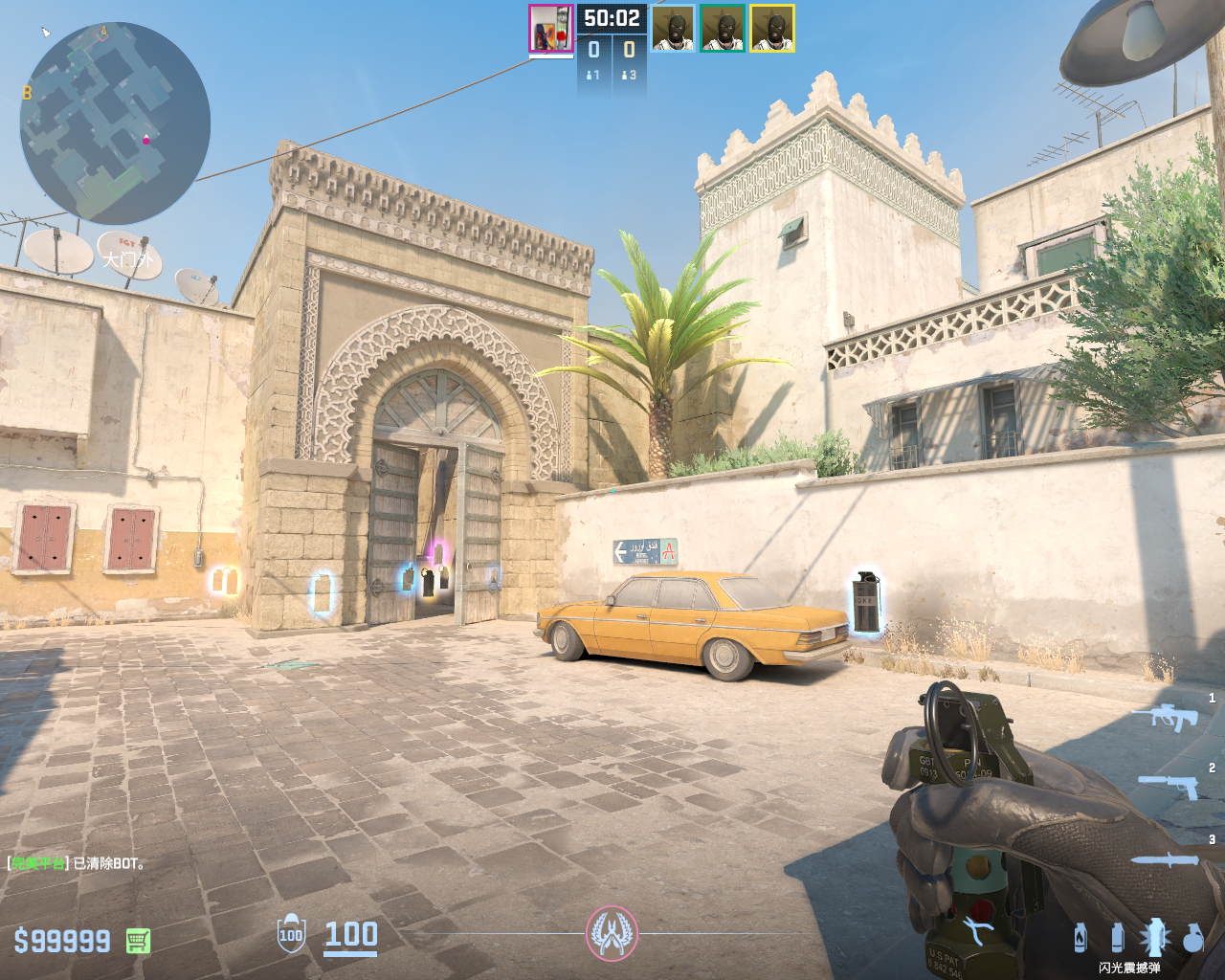Screen dimensions: 1225x980
Task: Select the HE grenade icon
Action: coord(1192,937)
